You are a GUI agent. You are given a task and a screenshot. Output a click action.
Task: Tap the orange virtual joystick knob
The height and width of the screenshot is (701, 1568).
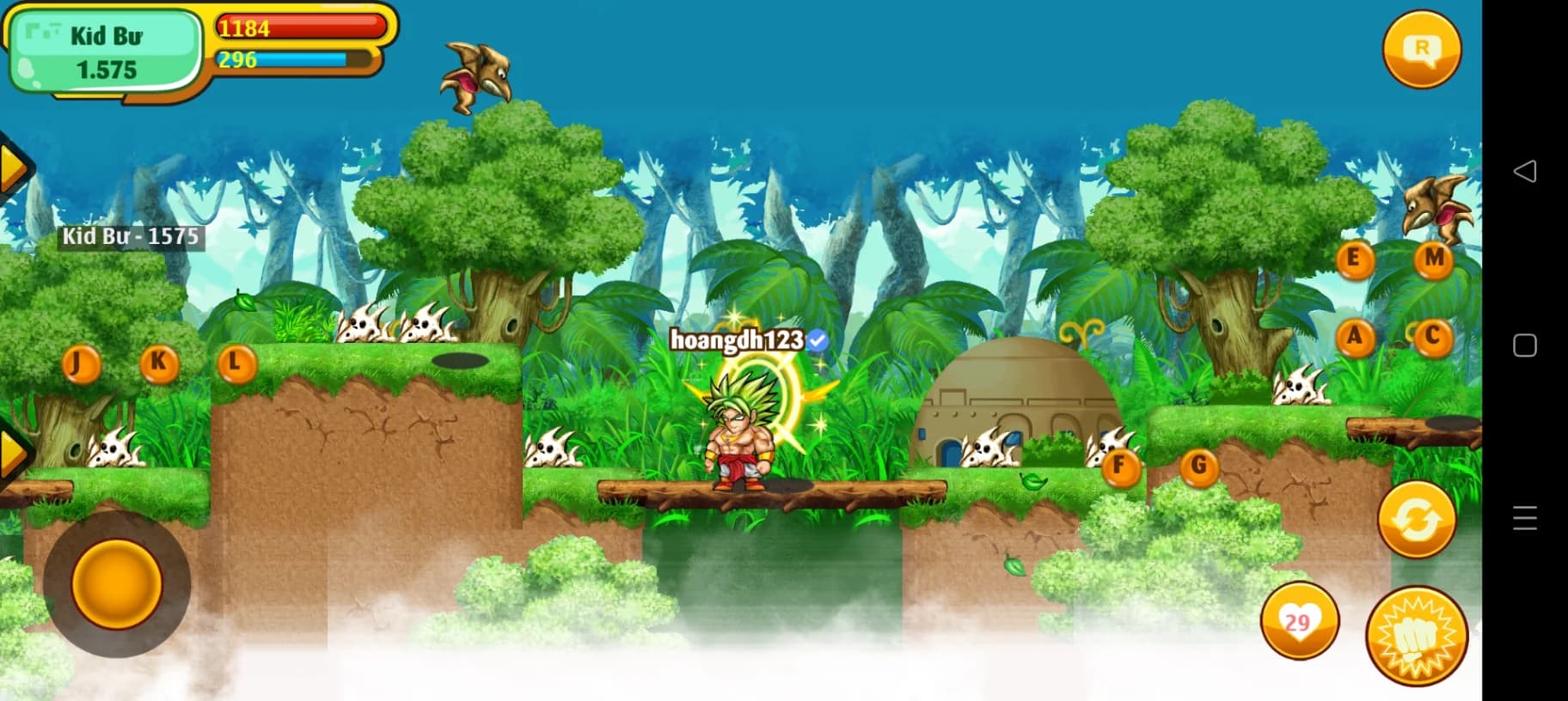(x=117, y=583)
